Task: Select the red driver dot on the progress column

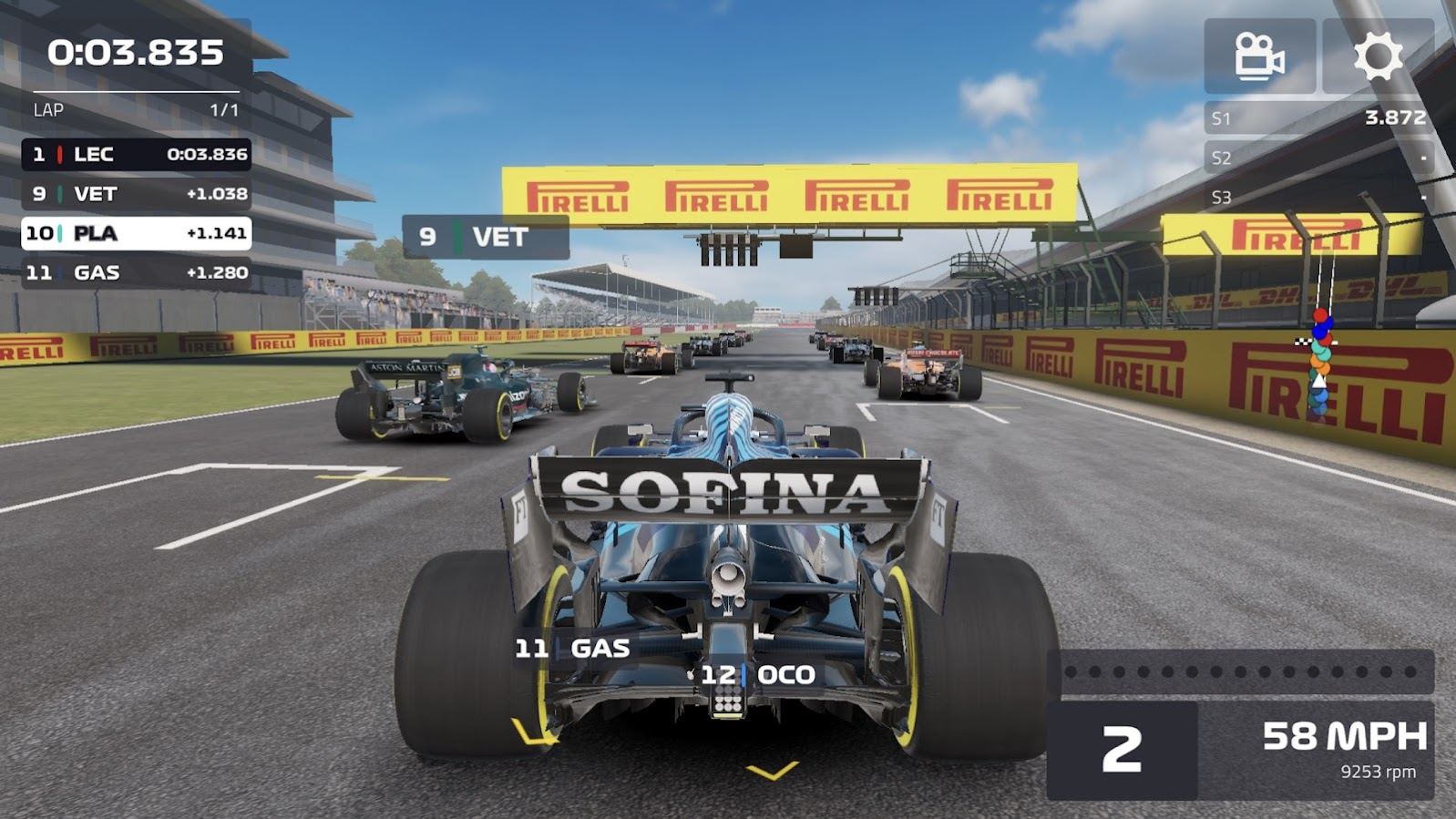Action: pyautogui.click(x=1319, y=314)
